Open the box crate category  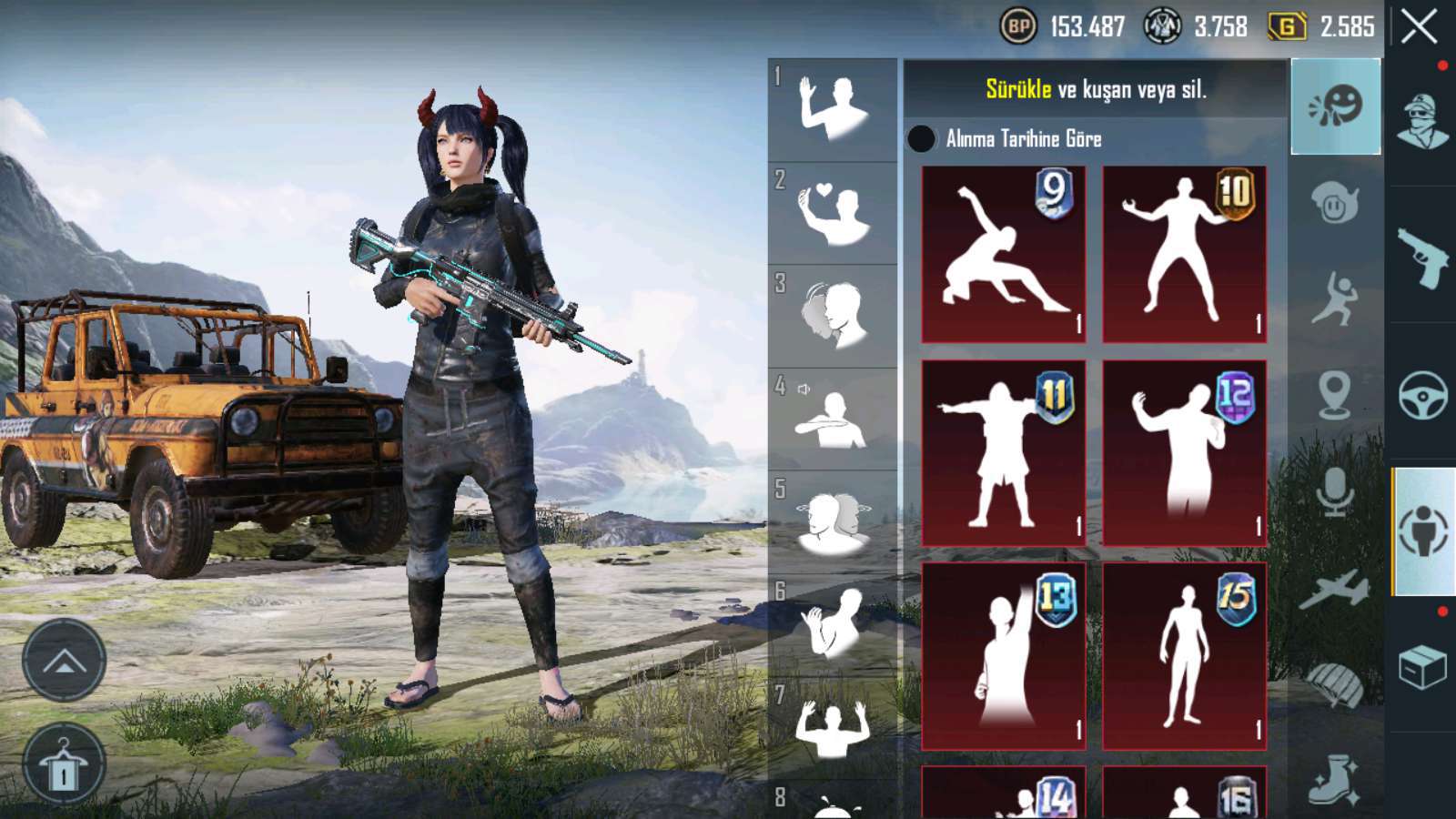click(x=1422, y=668)
